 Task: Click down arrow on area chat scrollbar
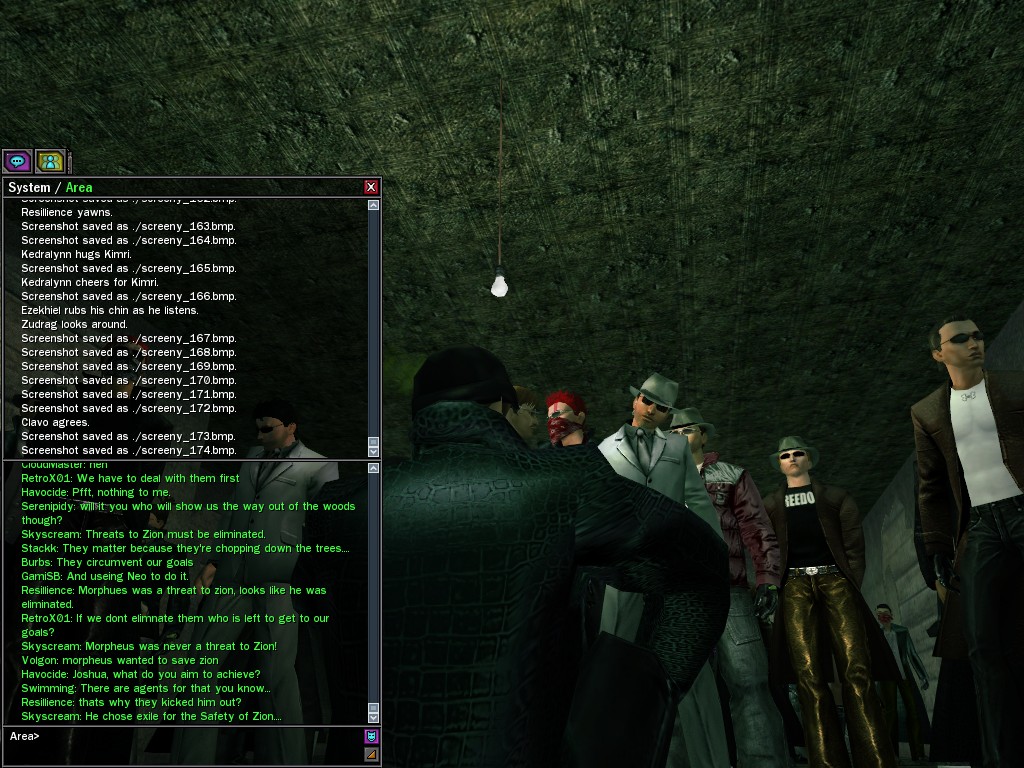click(374, 718)
